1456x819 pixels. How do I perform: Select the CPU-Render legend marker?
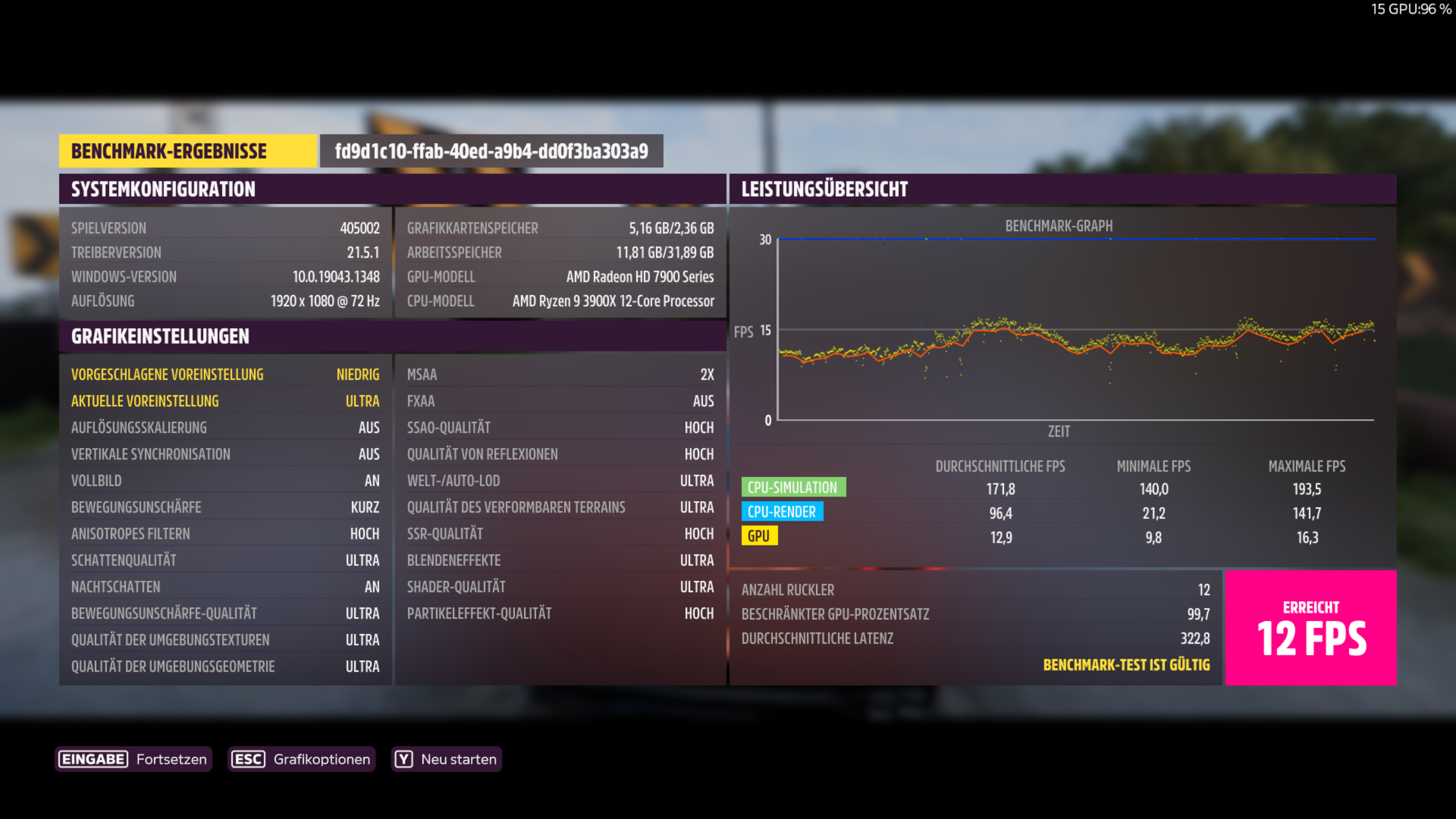[x=781, y=512]
